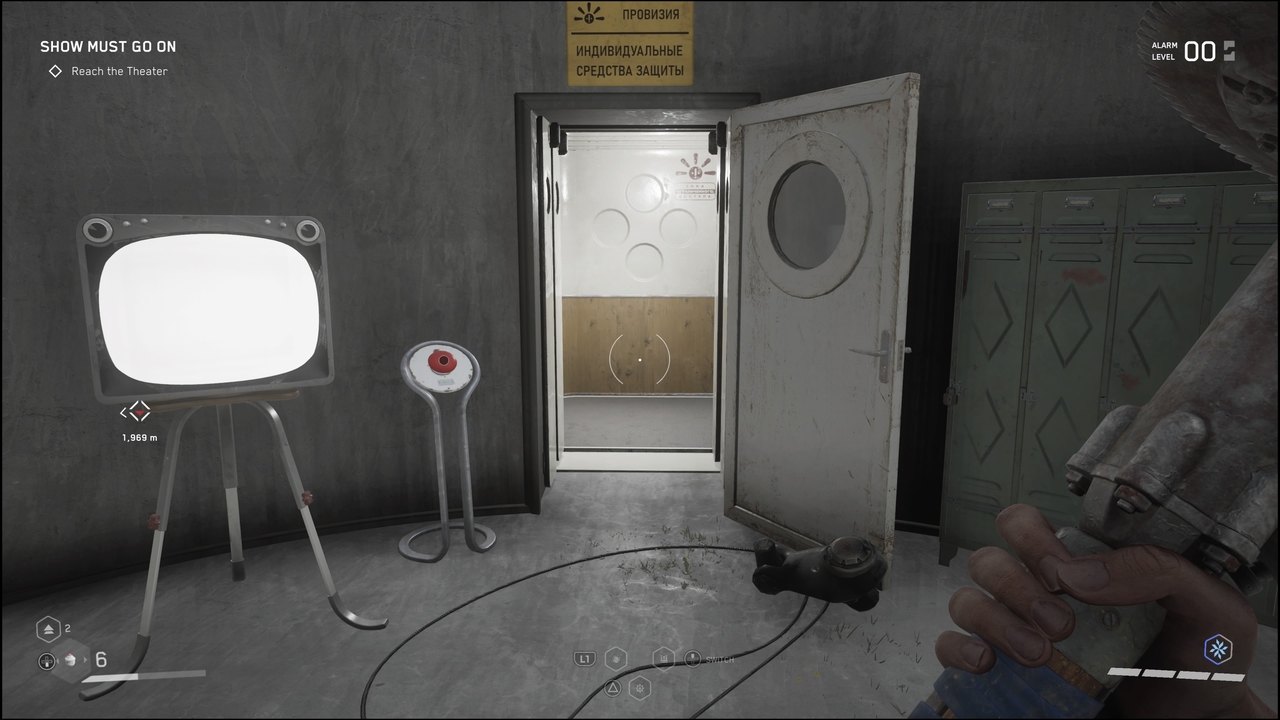Click the triangle button prompt icon

[612, 688]
